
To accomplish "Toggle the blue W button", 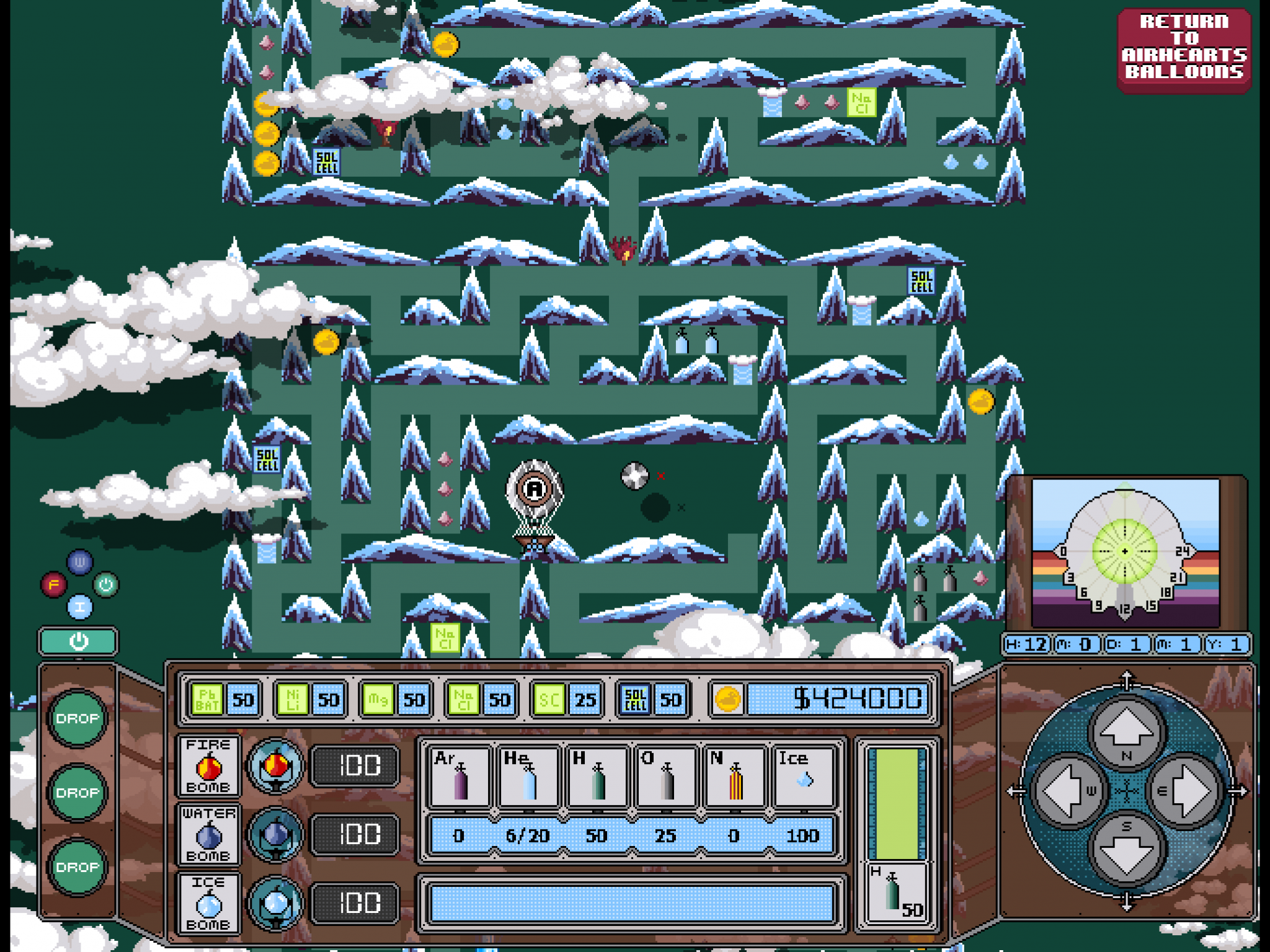I will (x=81, y=562).
